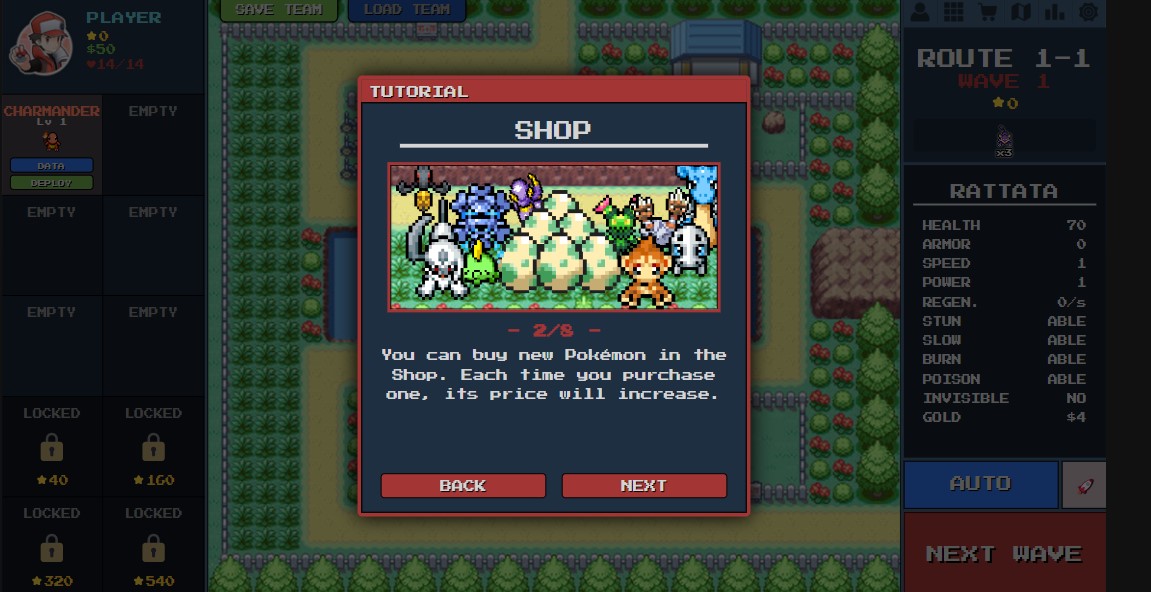Go back to the previous tutorial page
The width and height of the screenshot is (1151, 592).
tap(463, 486)
